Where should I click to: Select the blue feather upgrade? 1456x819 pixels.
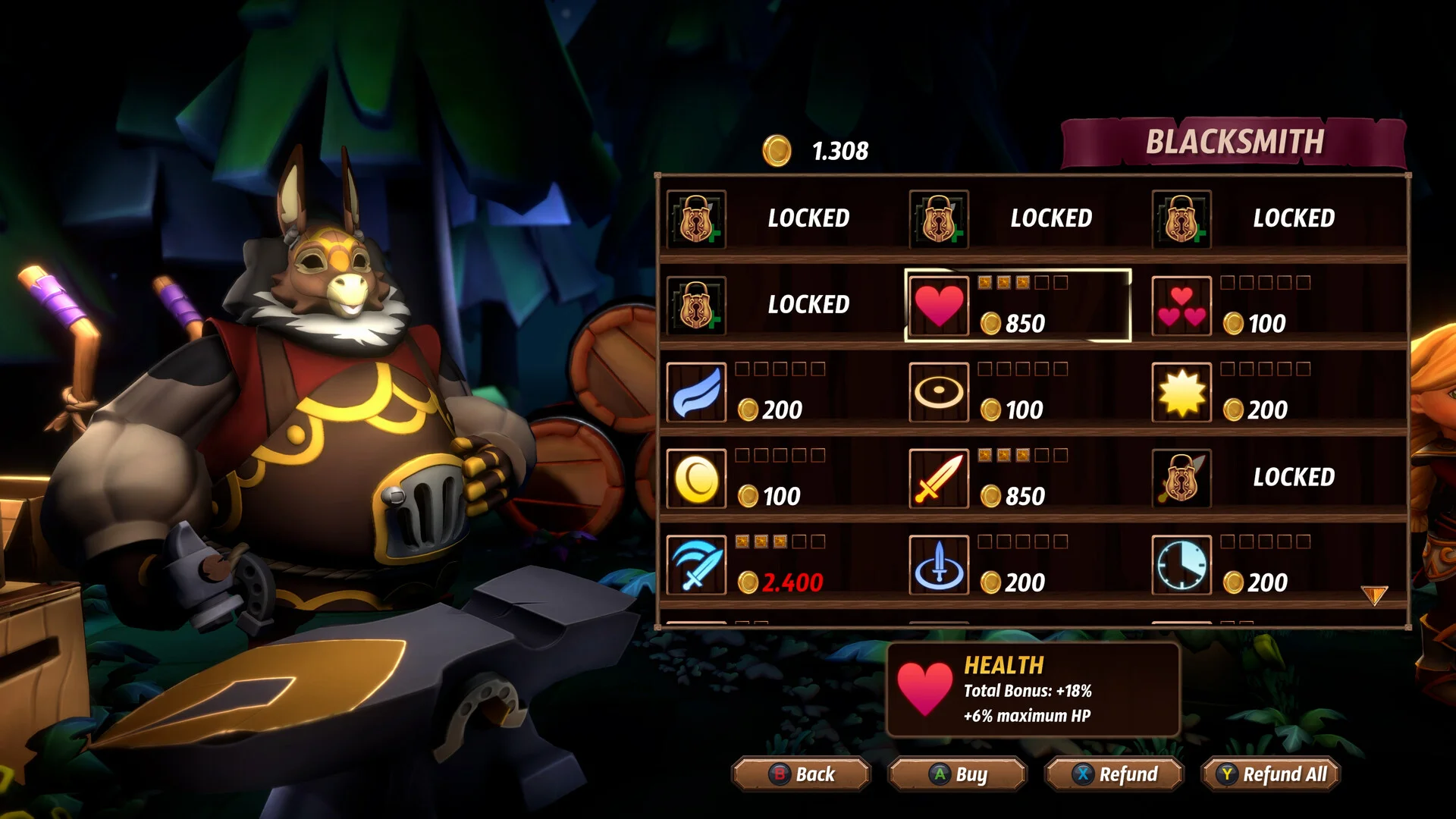point(696,392)
